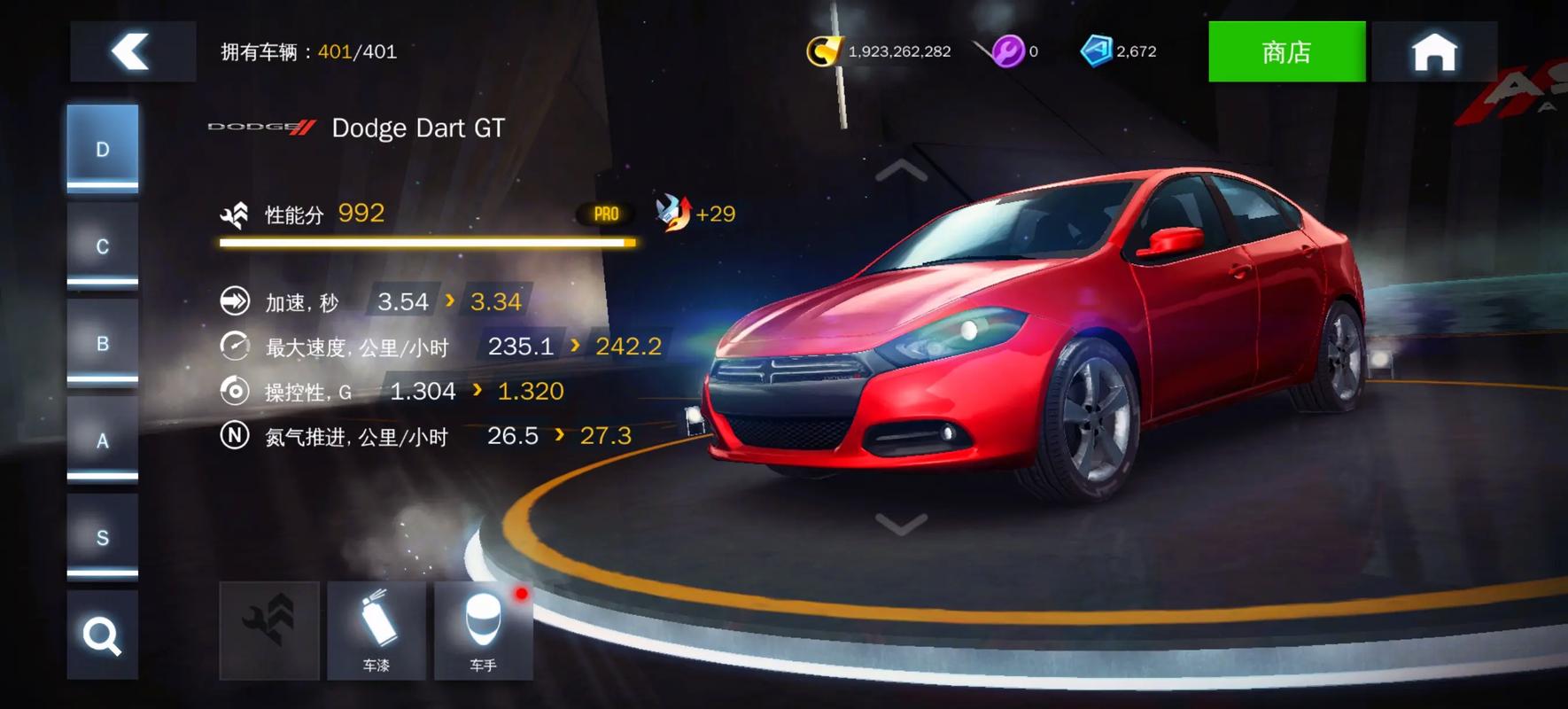Select the D class tab
The width and height of the screenshot is (1568, 709).
pyautogui.click(x=103, y=148)
